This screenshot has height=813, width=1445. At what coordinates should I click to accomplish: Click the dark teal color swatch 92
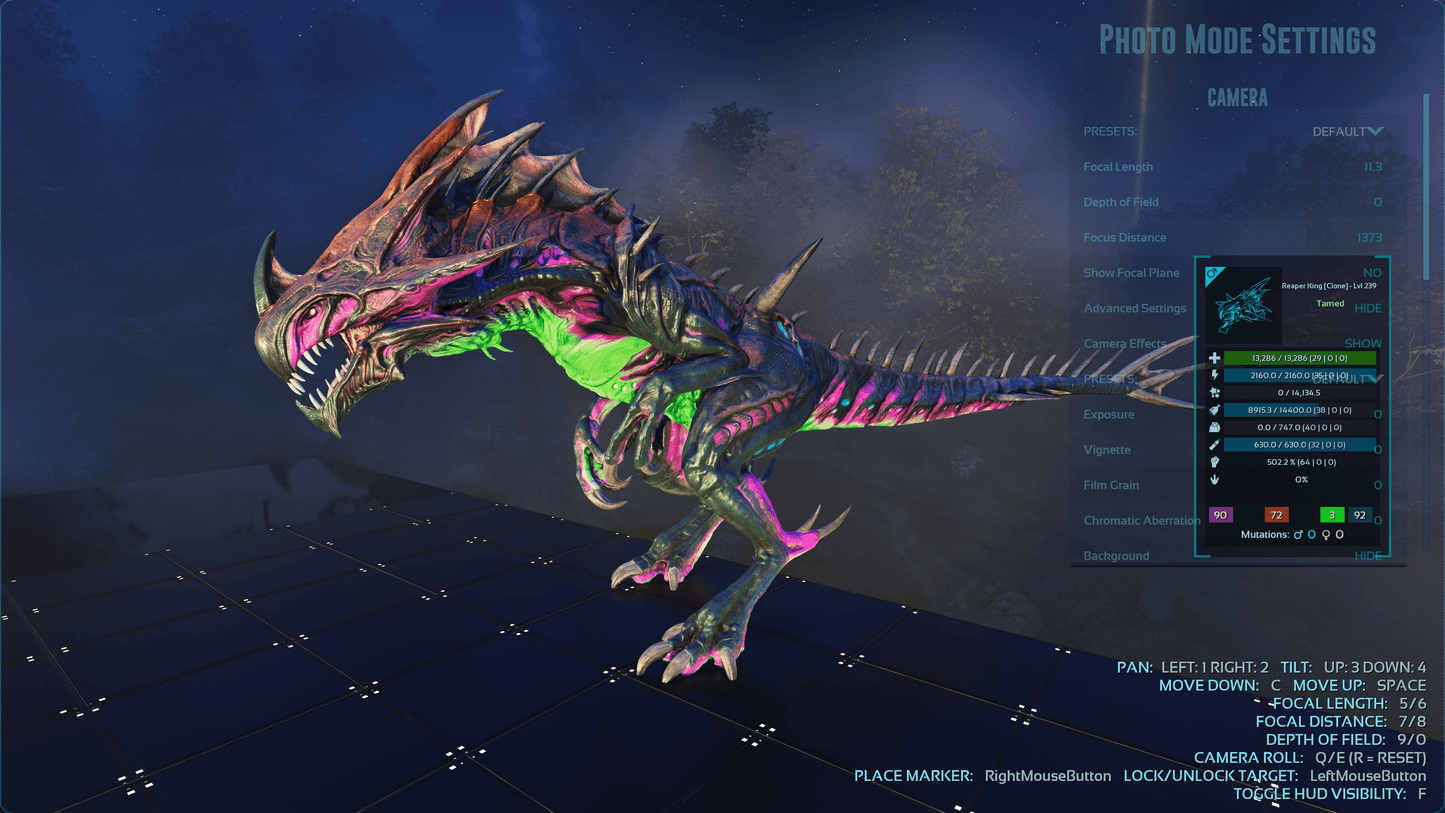pyautogui.click(x=1359, y=515)
